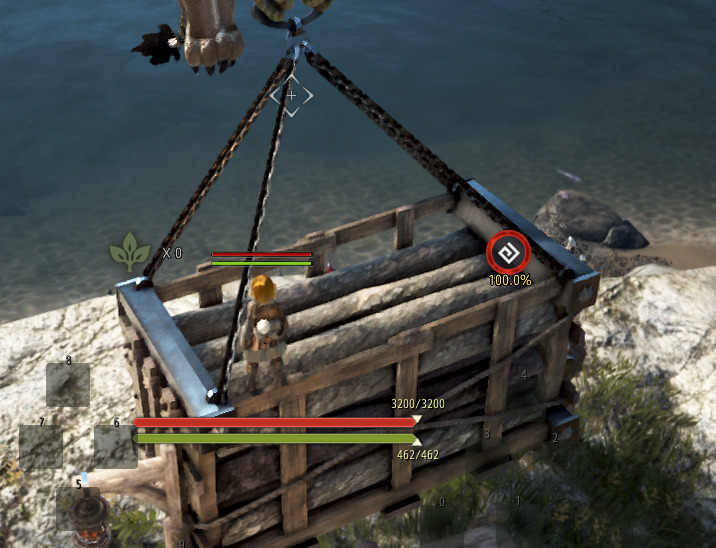Click the green leaf icon
Screen dimensions: 716x548
[x=131, y=251]
